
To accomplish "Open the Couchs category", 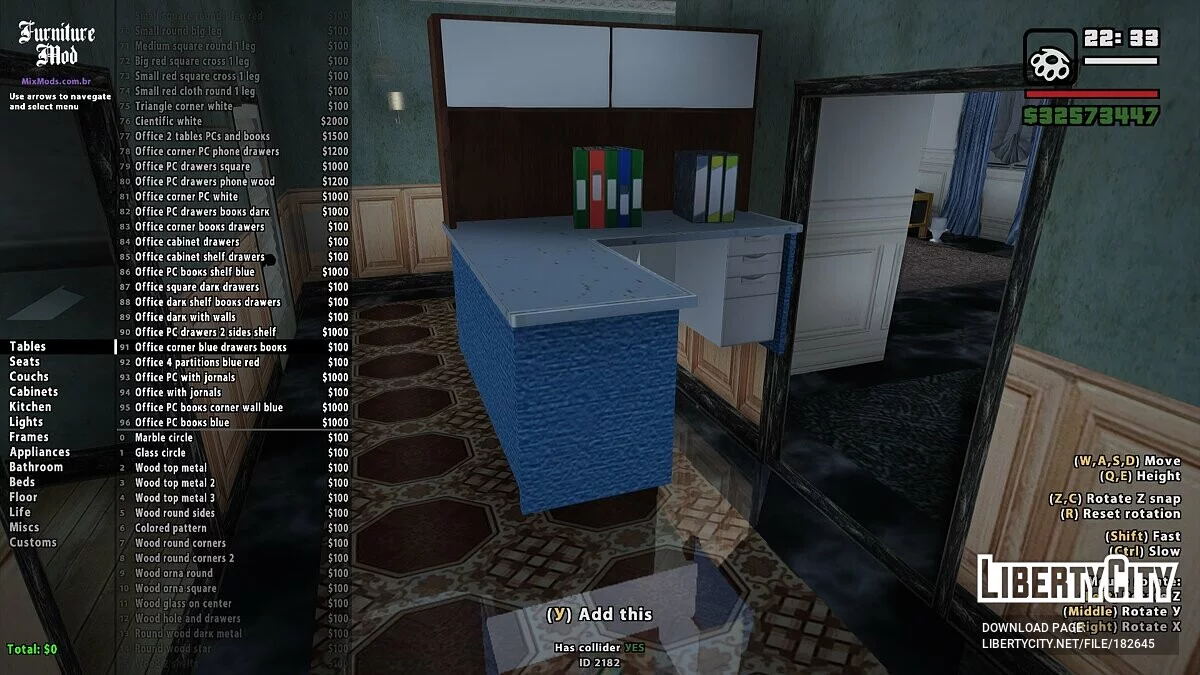I will pyautogui.click(x=29, y=377).
